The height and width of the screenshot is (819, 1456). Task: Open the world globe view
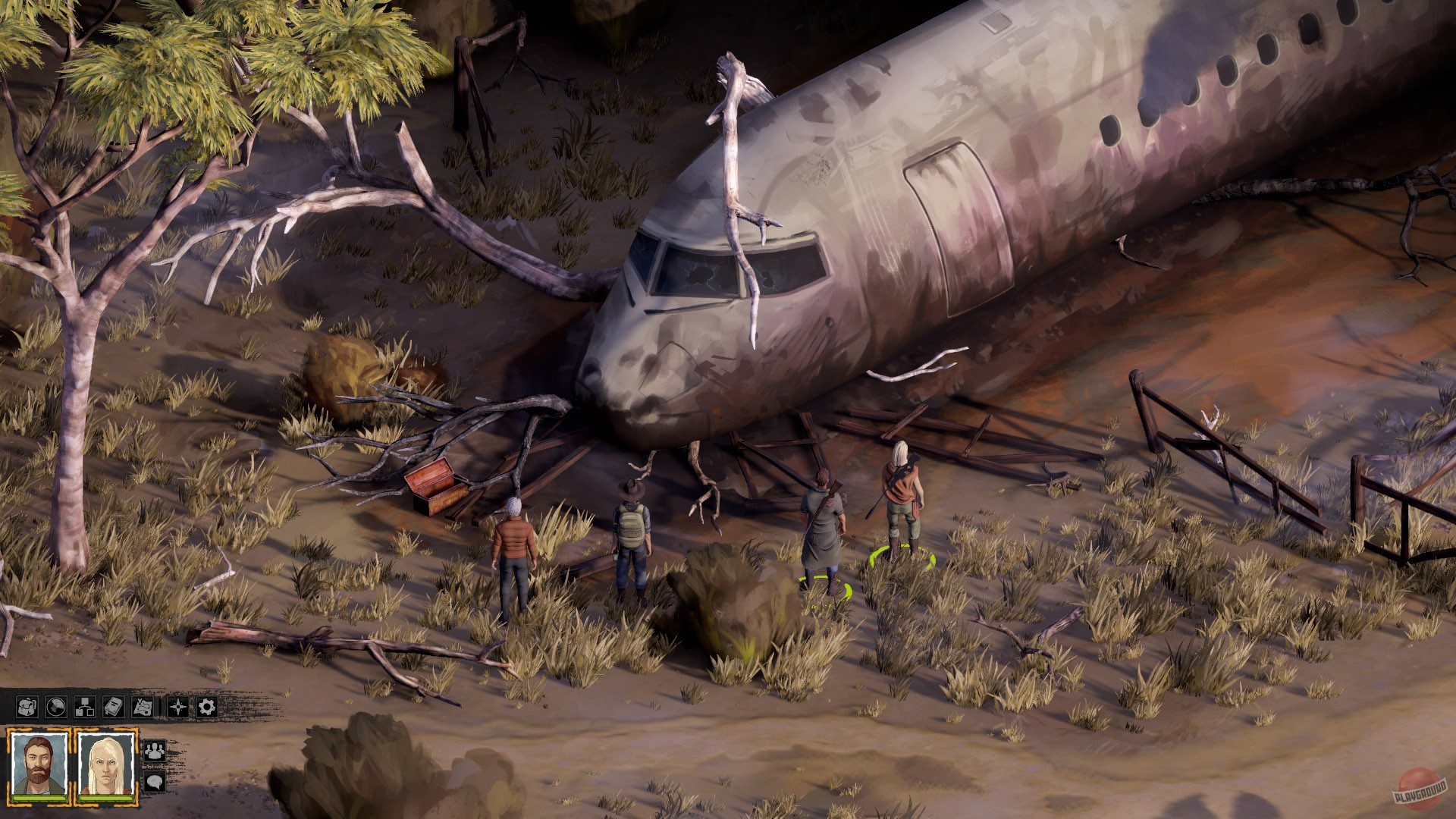(x=55, y=708)
